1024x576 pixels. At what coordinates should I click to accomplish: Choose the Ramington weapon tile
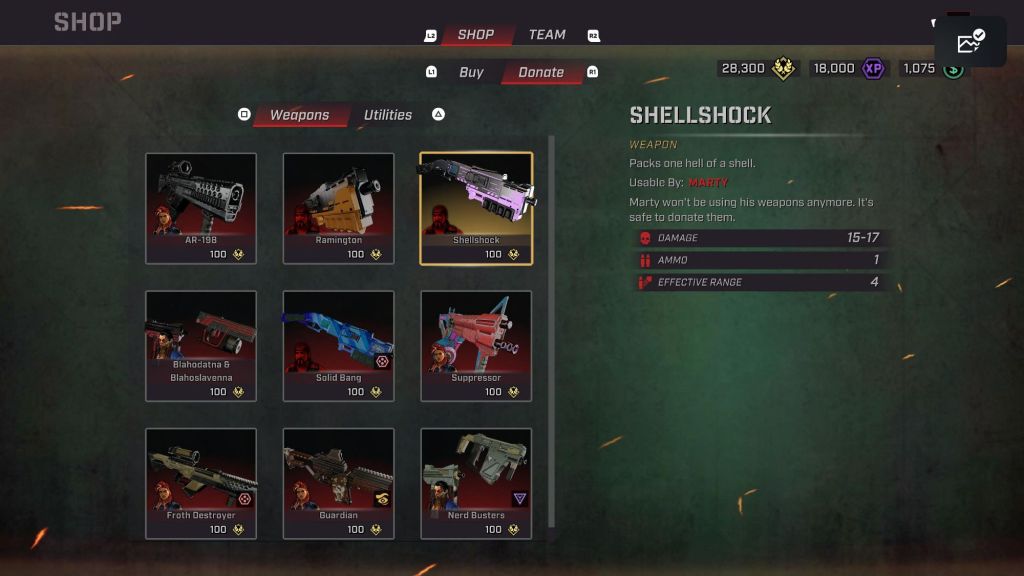point(338,208)
